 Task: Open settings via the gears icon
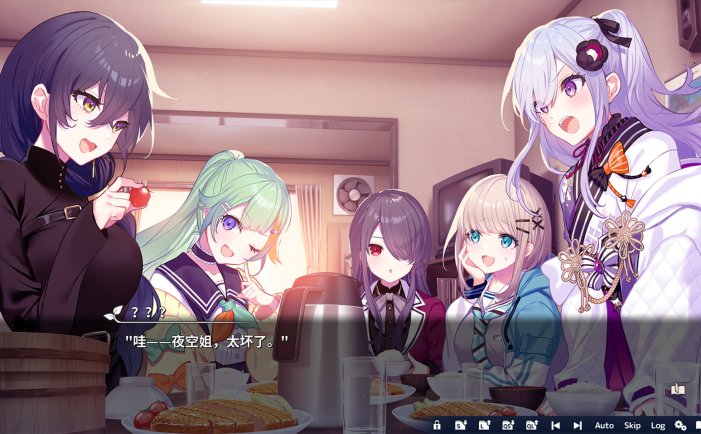681,426
